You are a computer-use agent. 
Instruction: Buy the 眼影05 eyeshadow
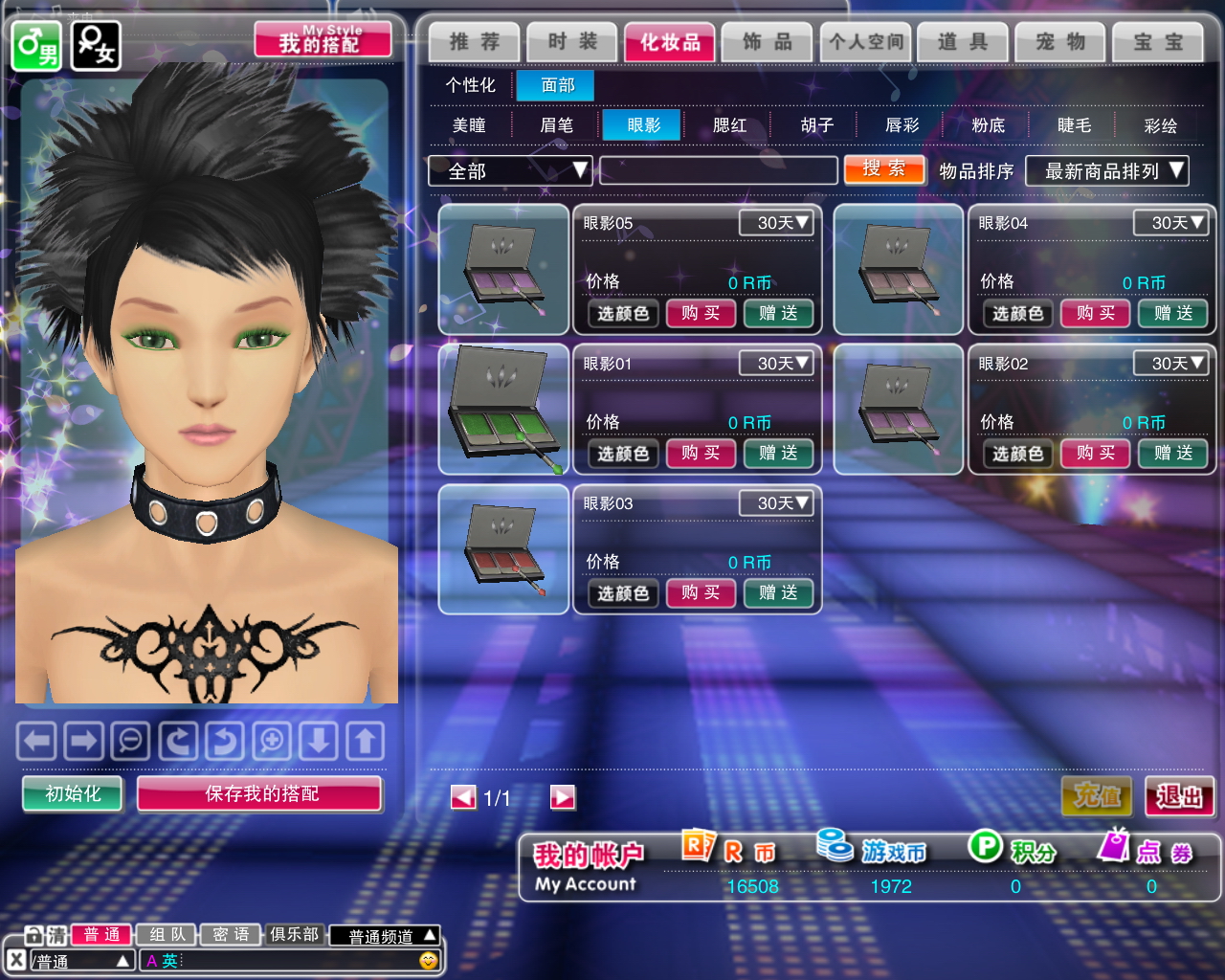[x=701, y=313]
